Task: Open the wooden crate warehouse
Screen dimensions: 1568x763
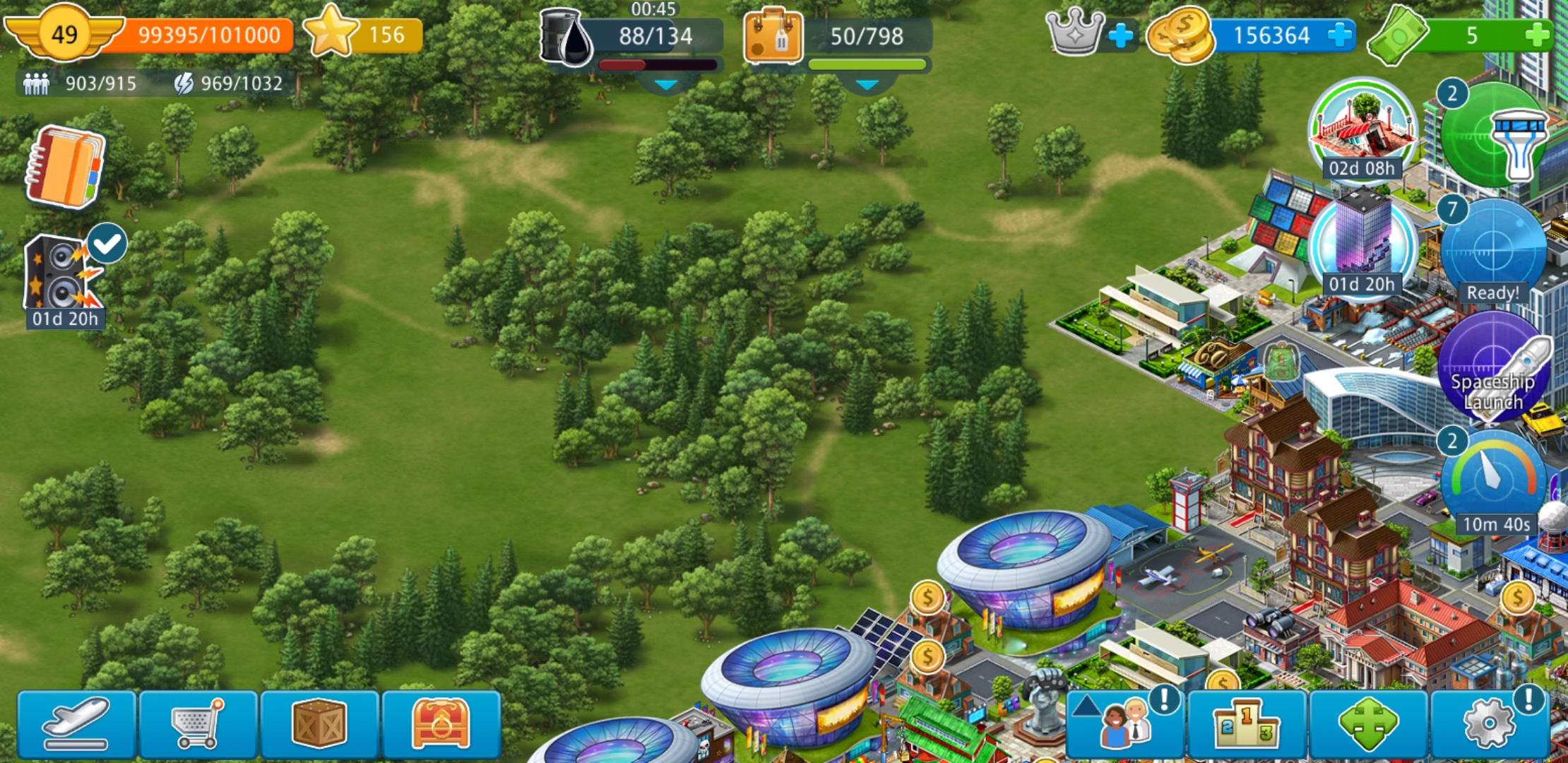Action: (x=319, y=724)
